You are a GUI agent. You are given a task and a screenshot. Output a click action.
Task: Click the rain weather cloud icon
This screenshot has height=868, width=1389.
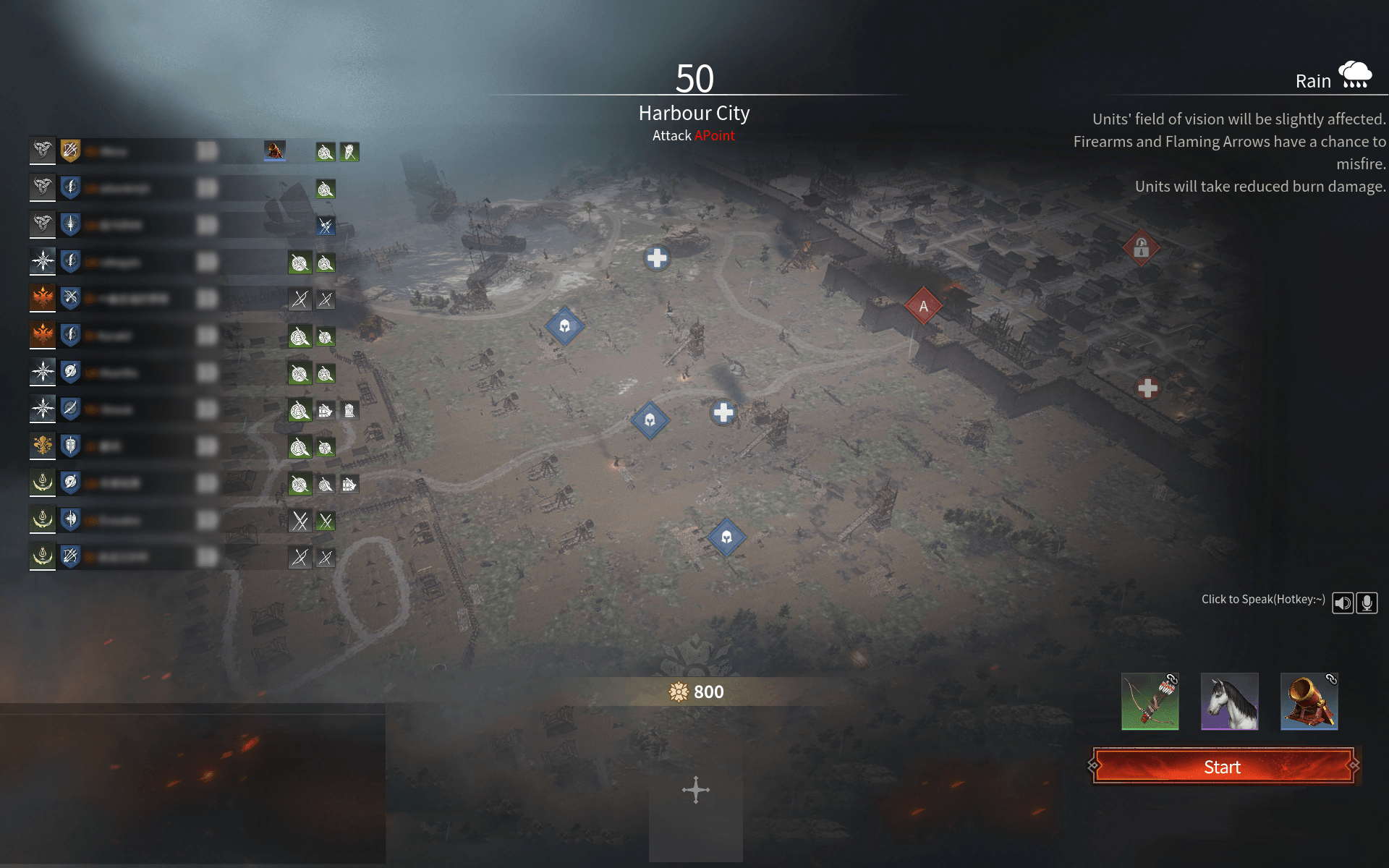coord(1354,76)
